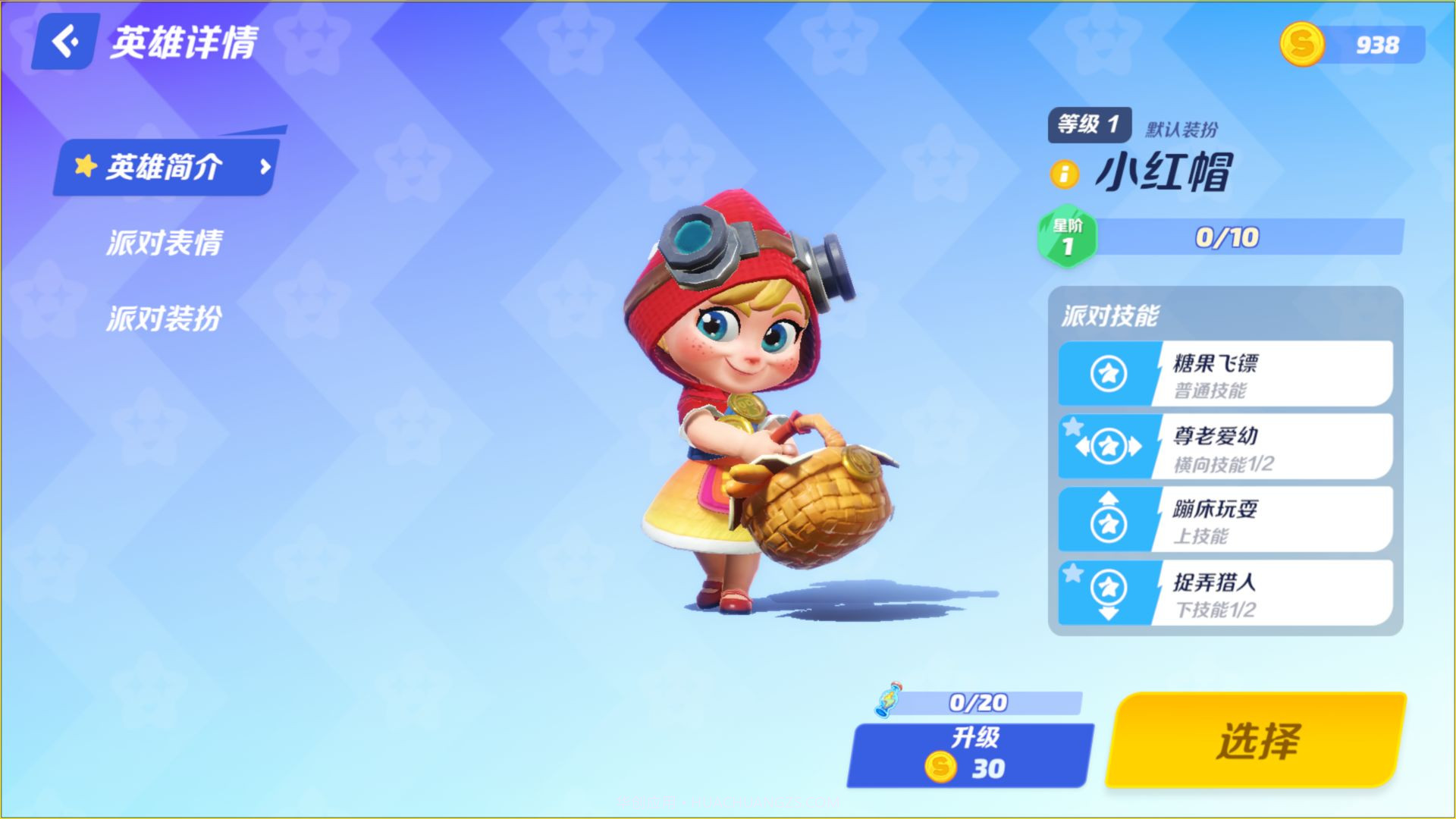
Task: Select the 尊老爱幼 skill row
Action: click(x=1225, y=447)
